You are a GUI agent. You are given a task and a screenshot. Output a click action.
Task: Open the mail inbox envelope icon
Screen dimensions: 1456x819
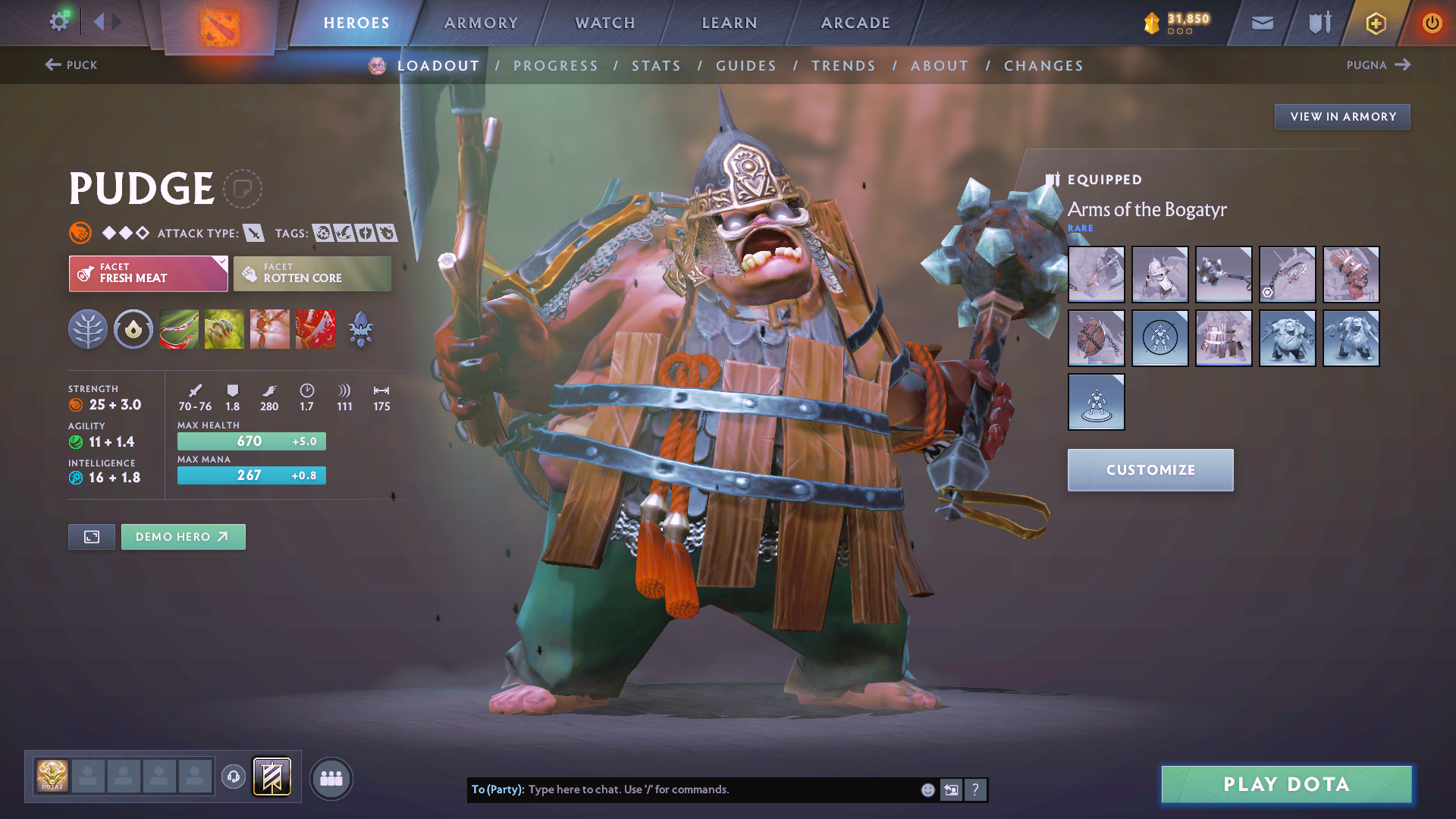pos(1262,24)
